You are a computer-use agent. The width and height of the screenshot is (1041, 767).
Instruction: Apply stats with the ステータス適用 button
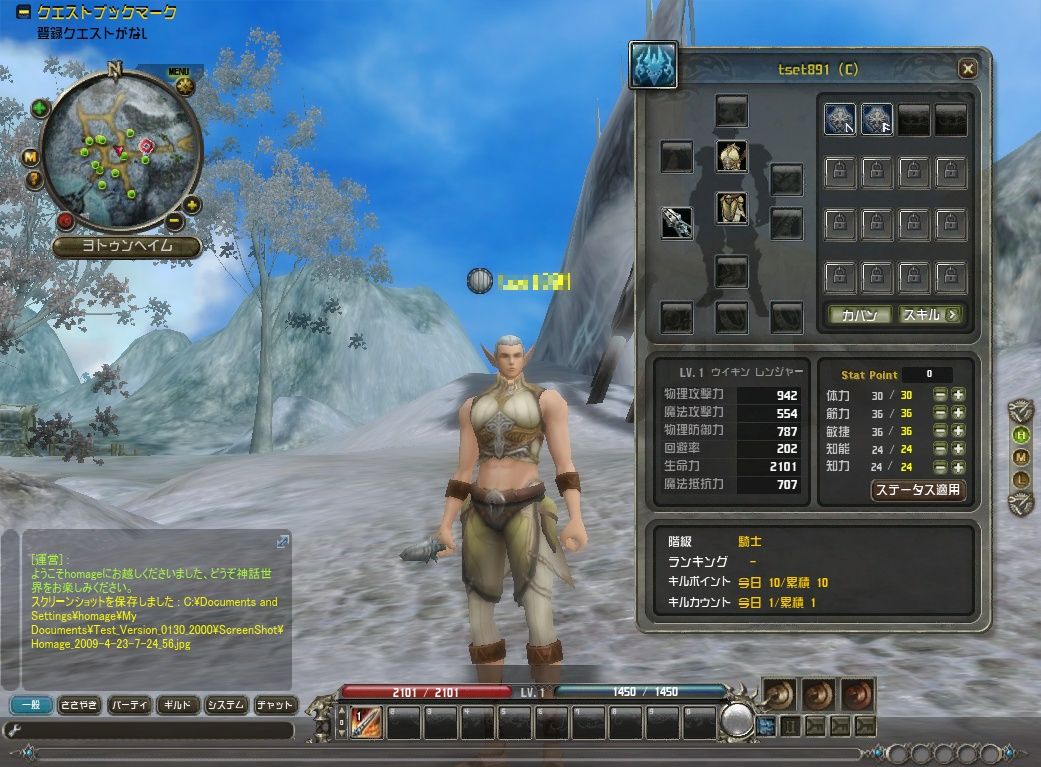tap(918, 490)
